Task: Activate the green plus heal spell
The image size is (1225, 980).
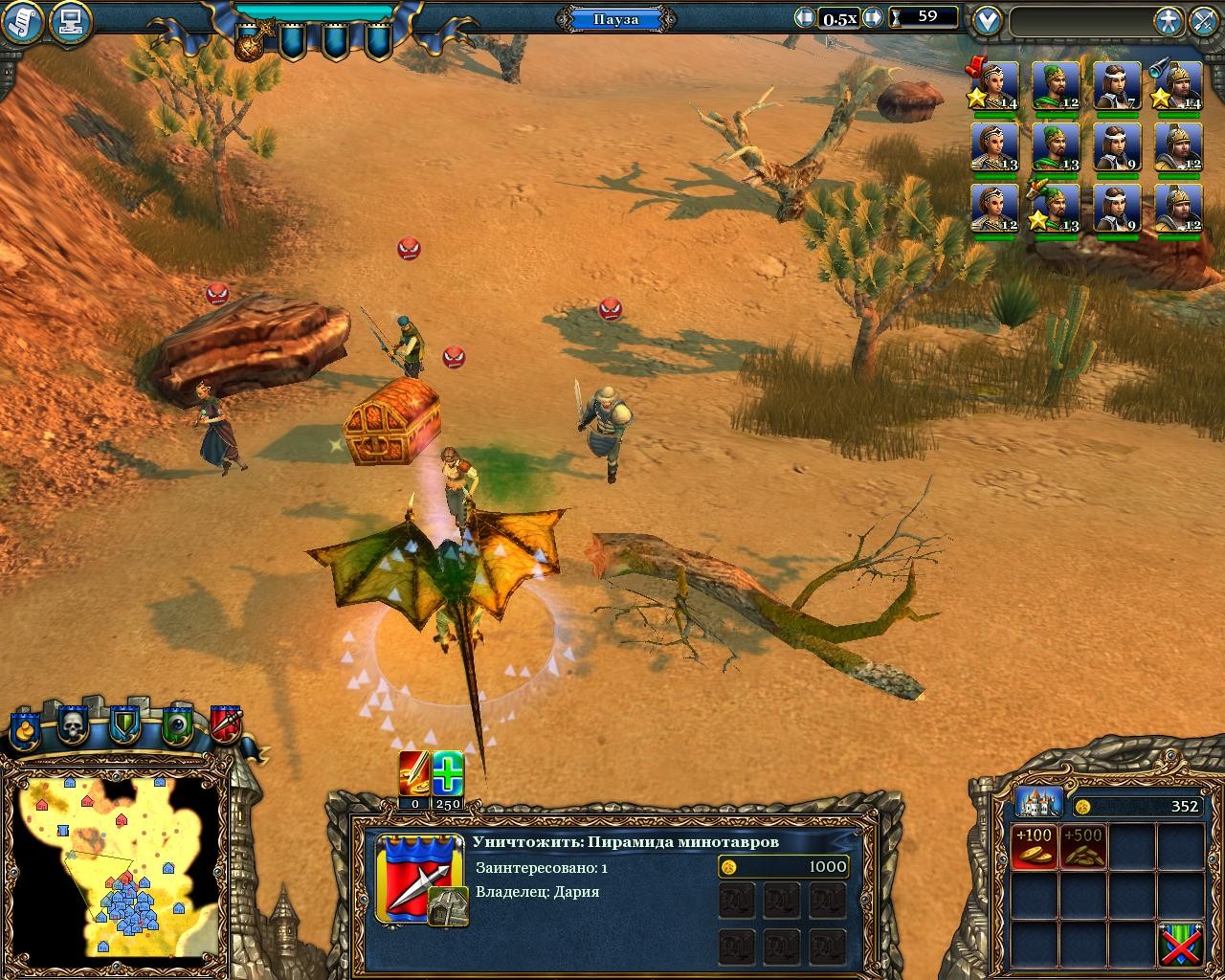Action: click(447, 773)
